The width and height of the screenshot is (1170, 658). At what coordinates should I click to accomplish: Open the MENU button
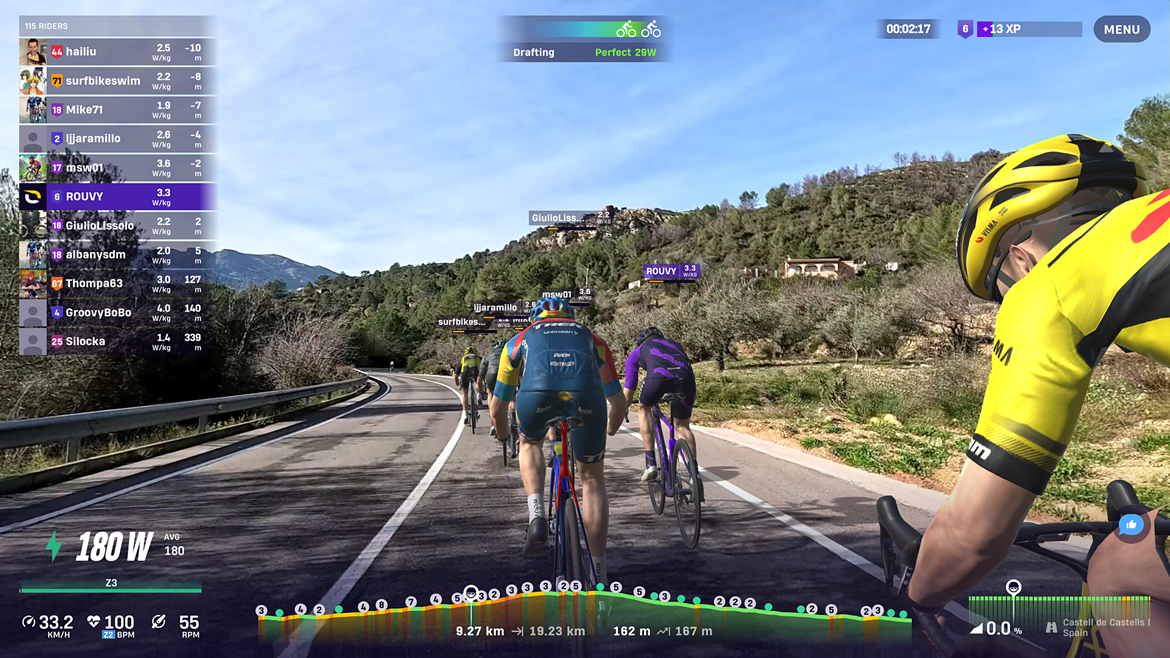pos(1121,29)
